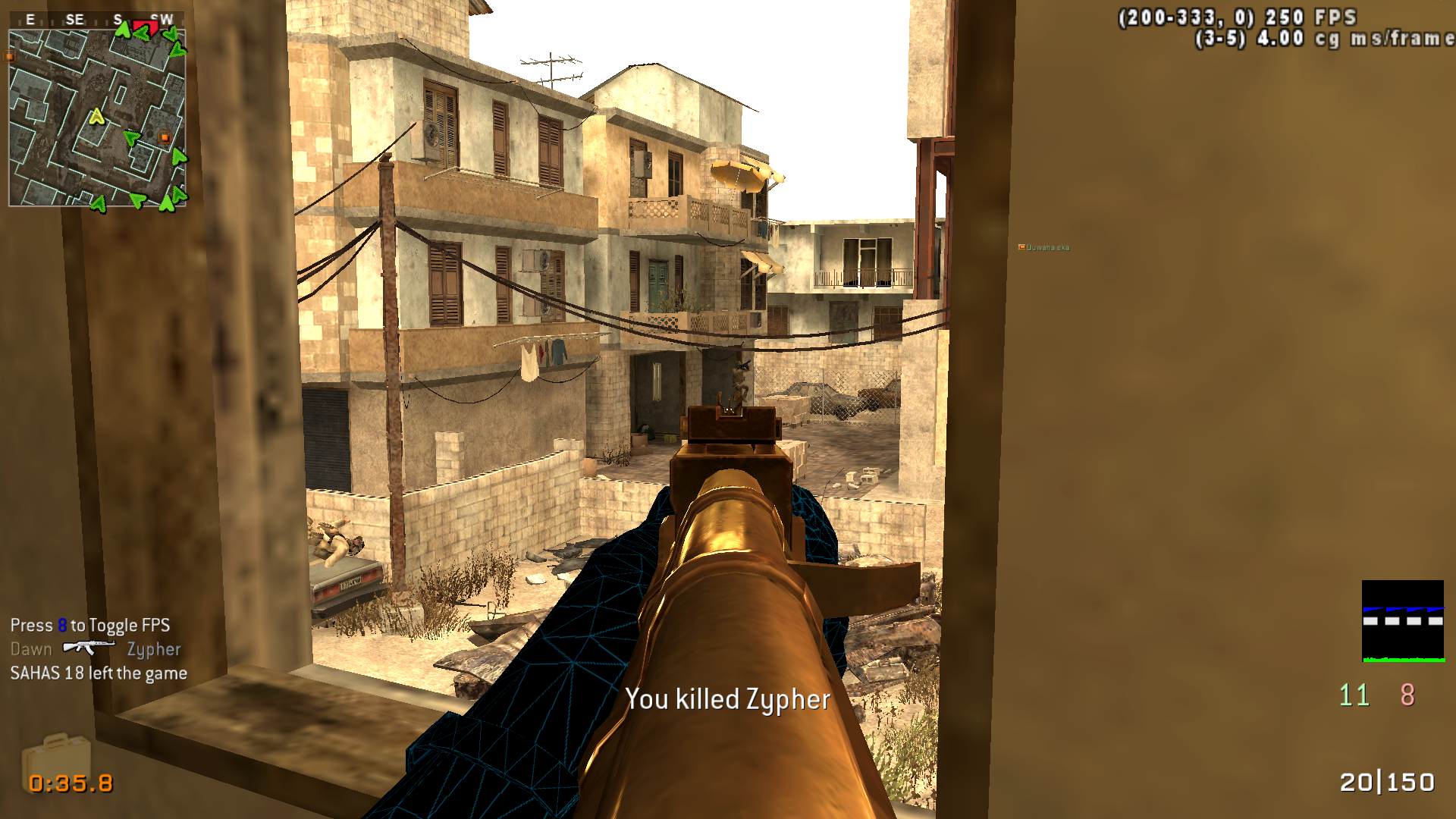Click the briefcase bomb icon

tap(56, 758)
